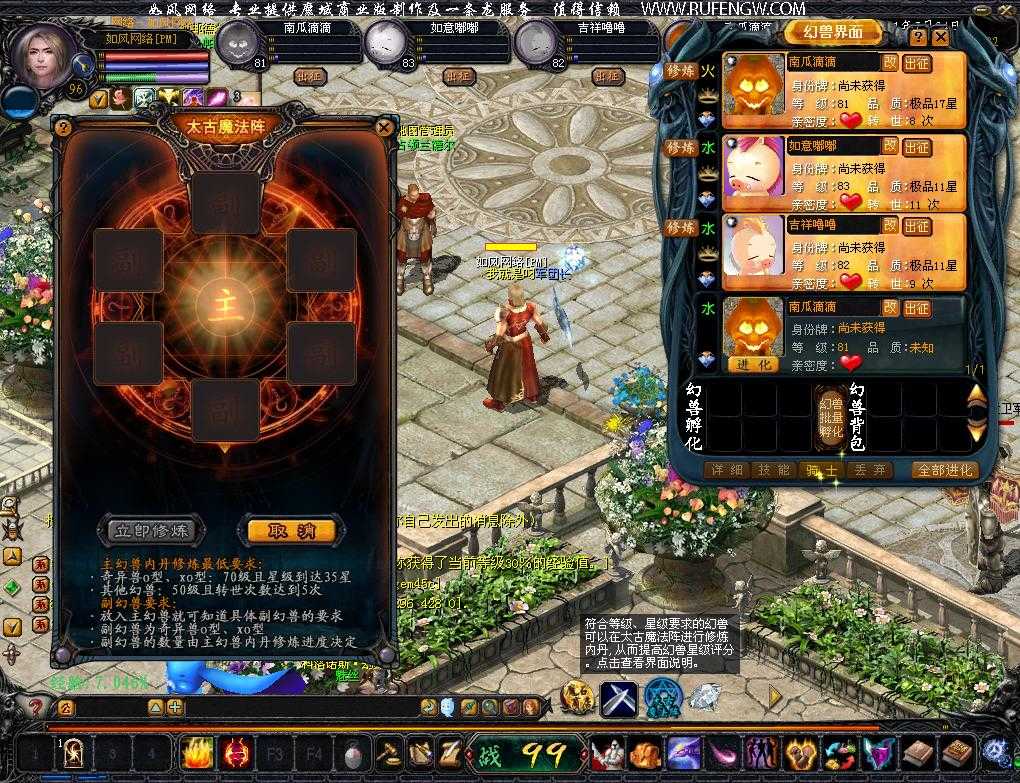Choose 全部进化 to evolve all pets
This screenshot has height=783, width=1020.
coord(944,470)
